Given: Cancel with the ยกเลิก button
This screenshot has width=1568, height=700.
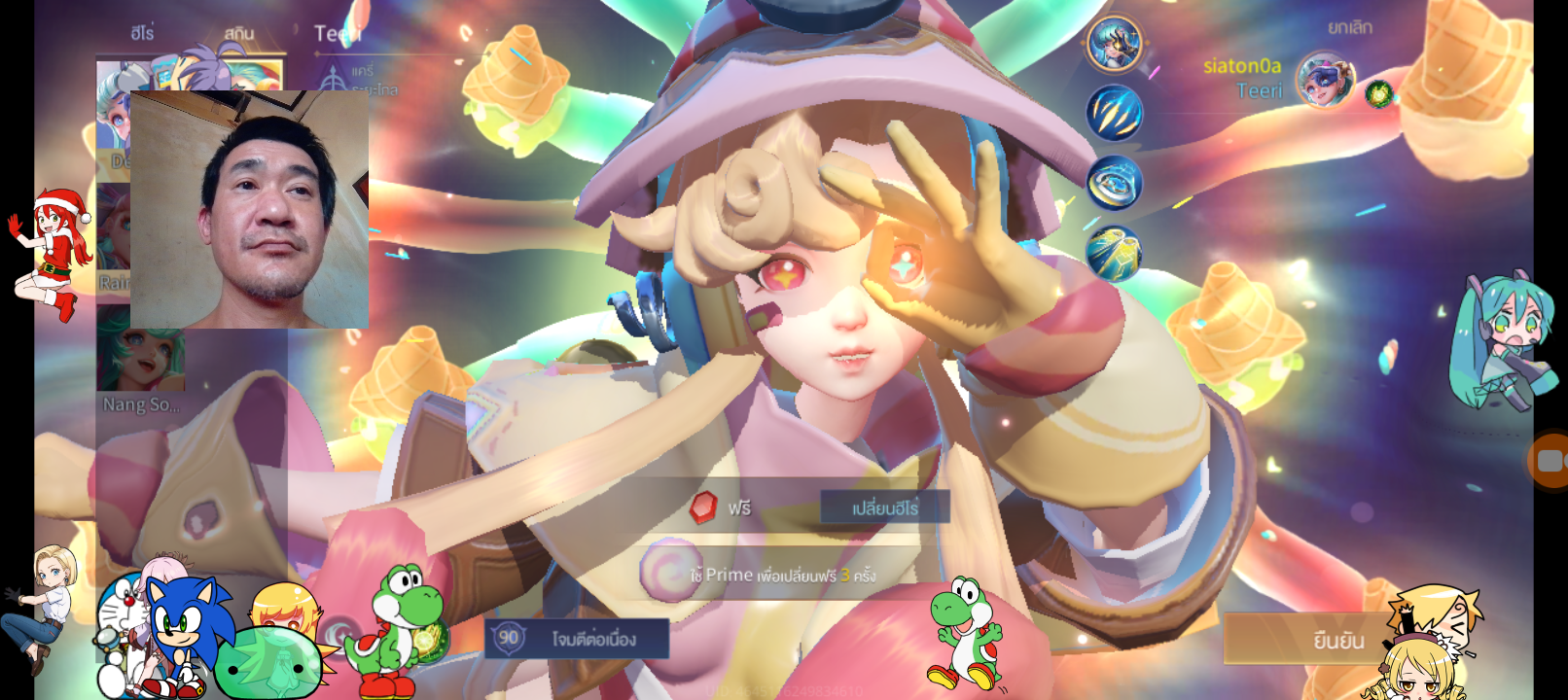Looking at the screenshot, I should (x=1349, y=28).
